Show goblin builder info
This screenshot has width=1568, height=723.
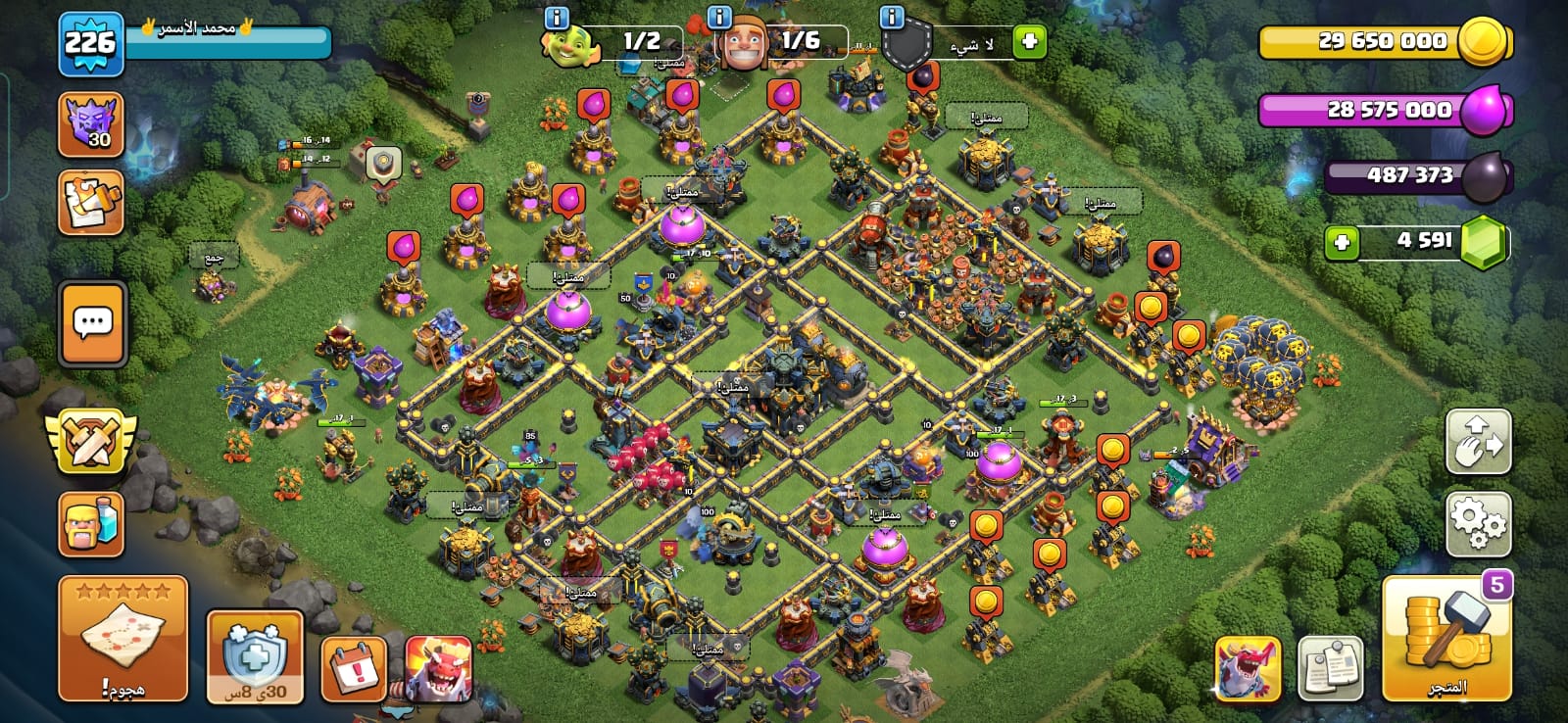557,18
